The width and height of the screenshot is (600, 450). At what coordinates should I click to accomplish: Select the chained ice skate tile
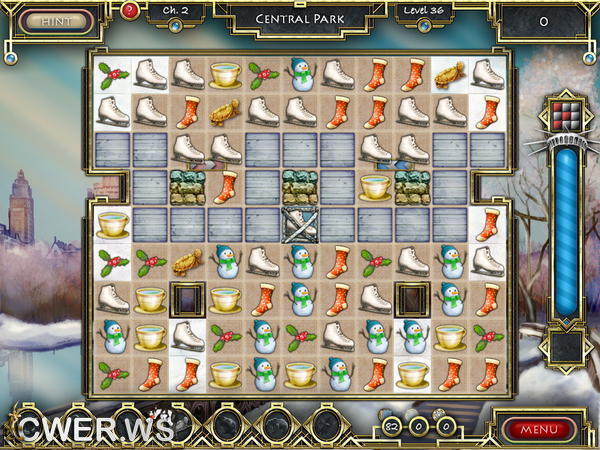[x=299, y=224]
